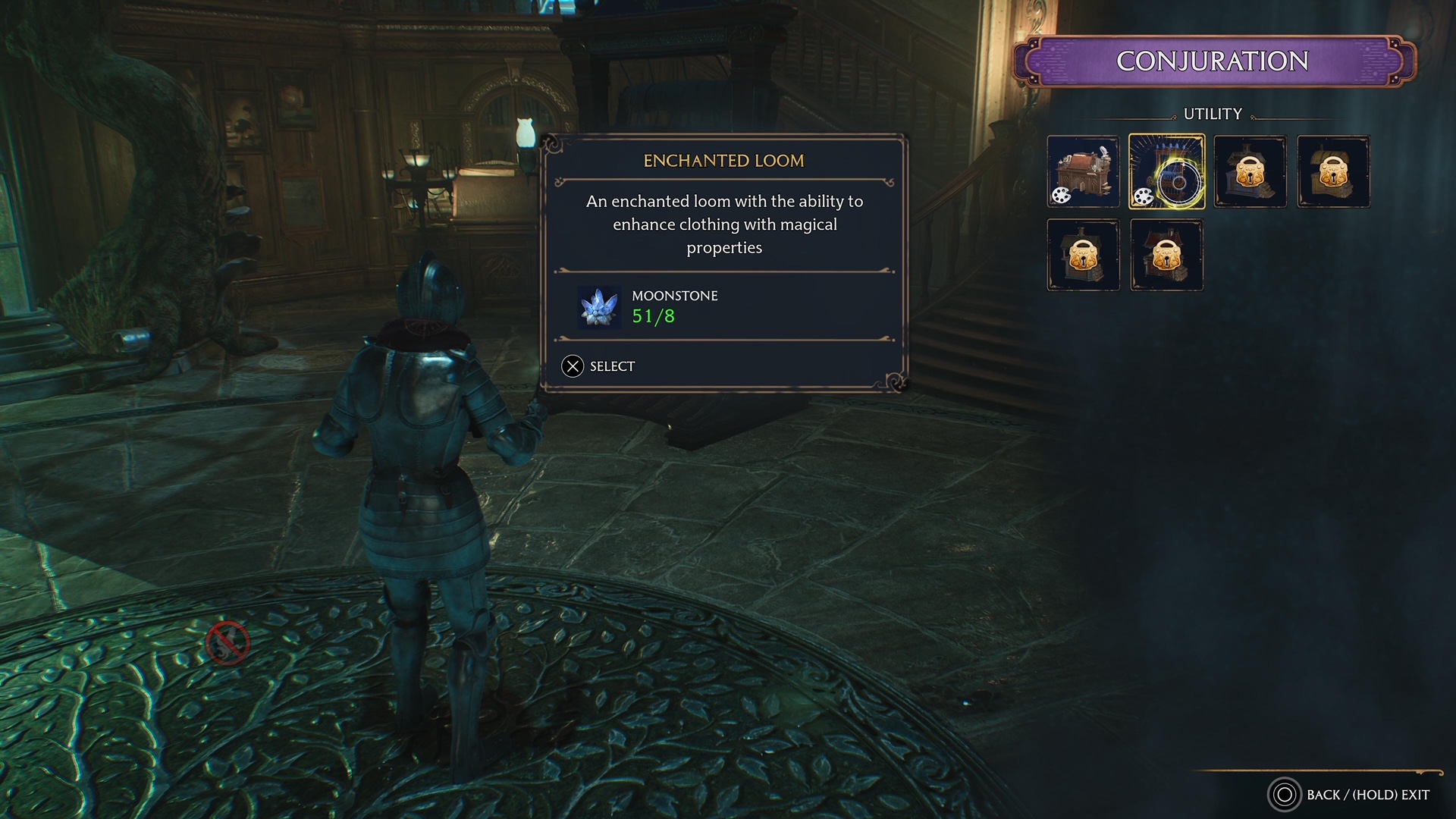Click the locked barrel chest in the top row
1456x819 pixels.
point(1333,172)
